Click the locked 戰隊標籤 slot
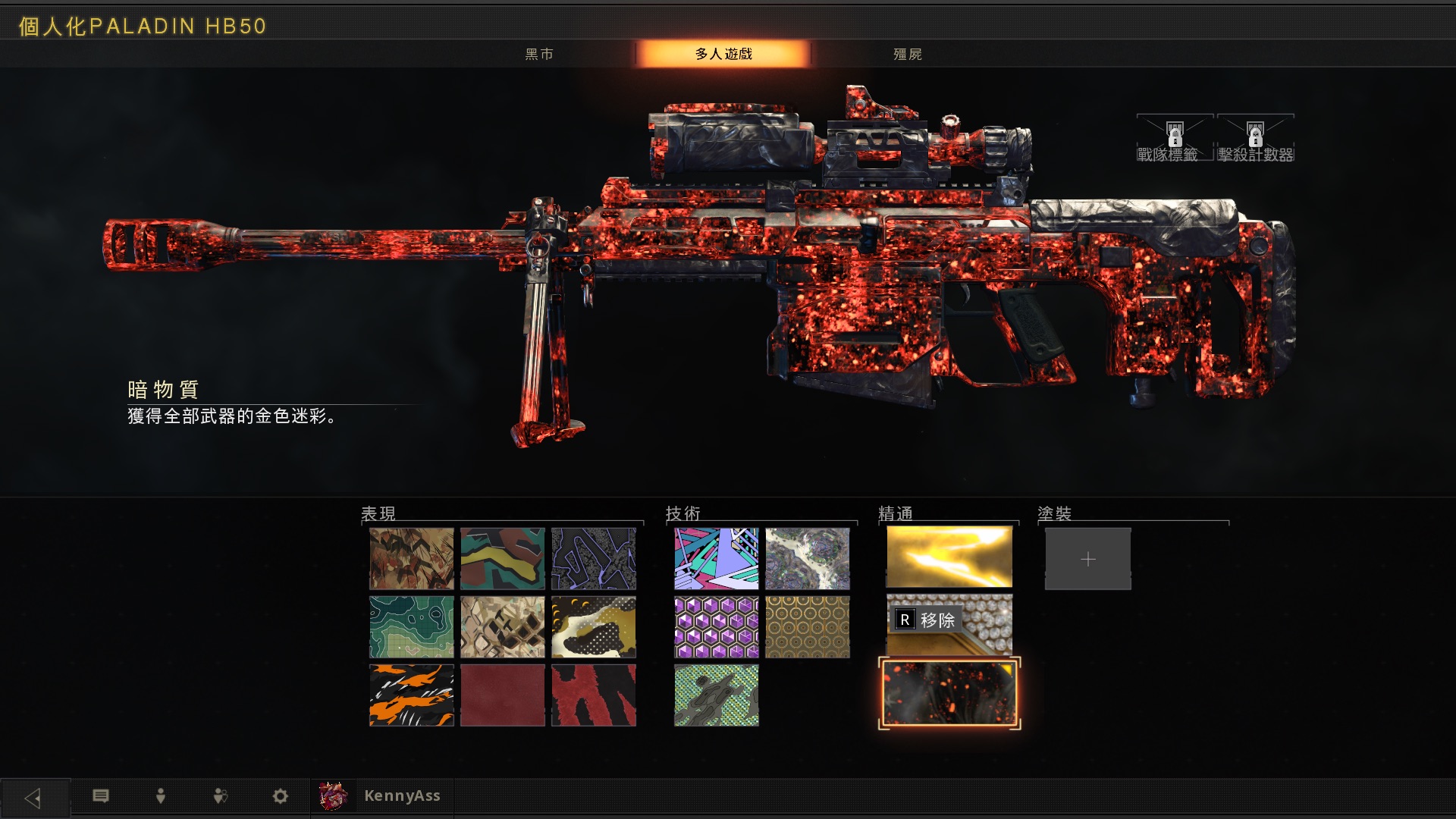Image resolution: width=1456 pixels, height=819 pixels. pos(1174,140)
